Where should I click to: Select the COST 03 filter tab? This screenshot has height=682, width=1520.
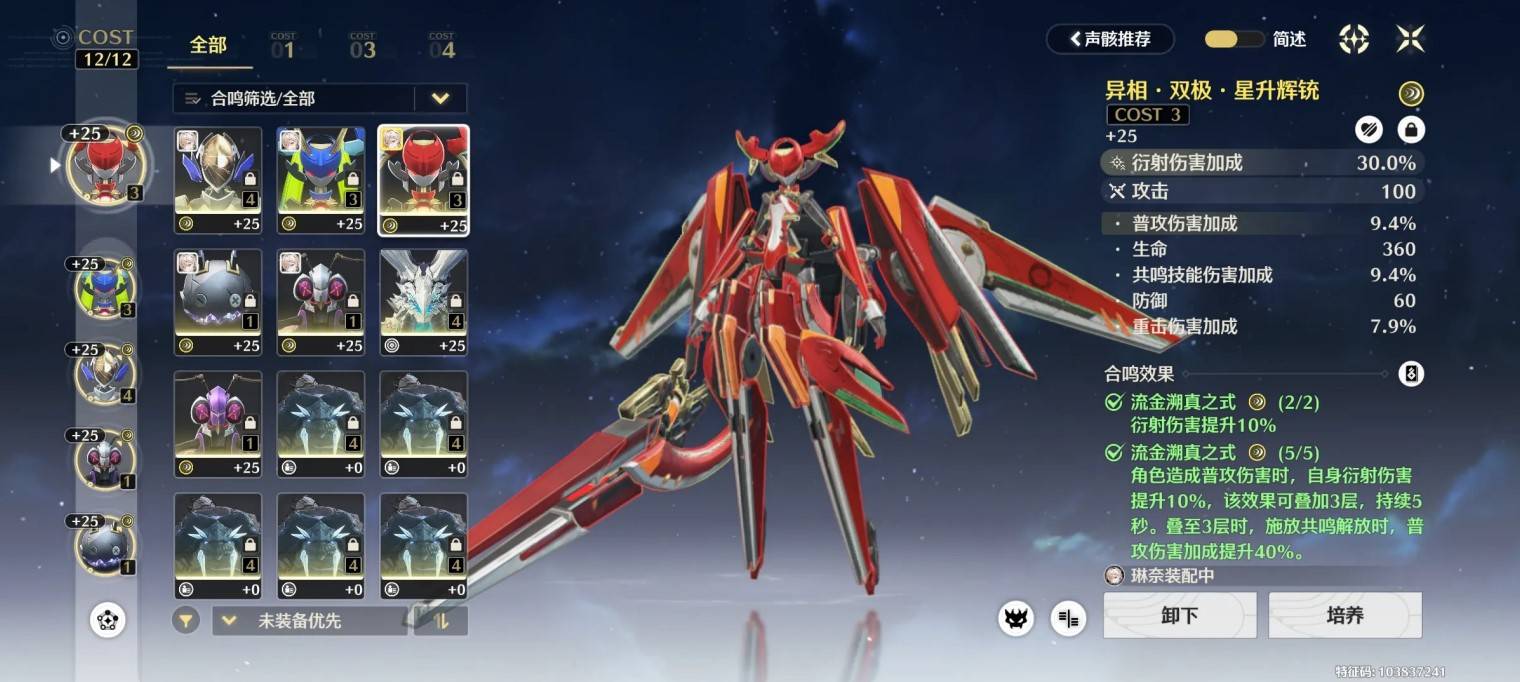[x=362, y=46]
